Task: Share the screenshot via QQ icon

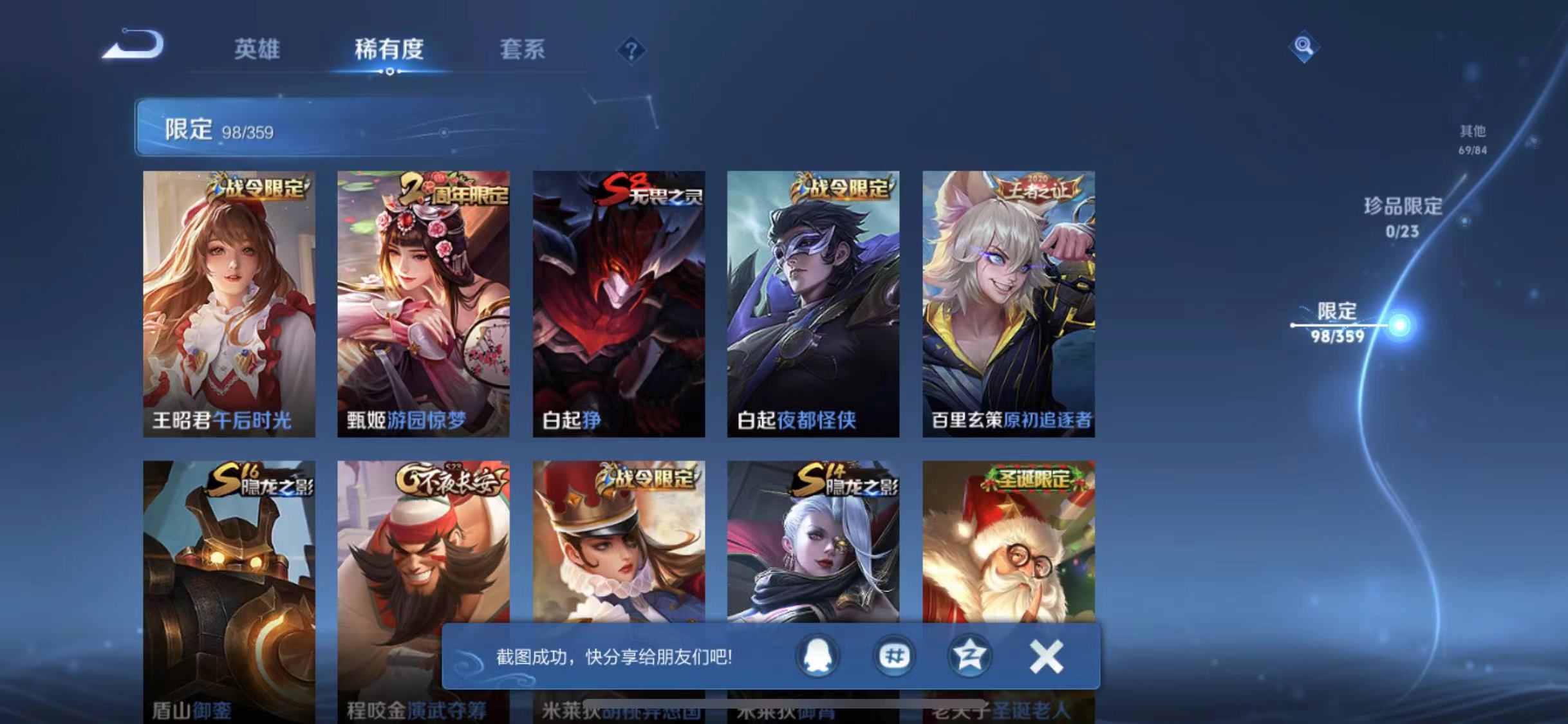Action: click(x=818, y=657)
